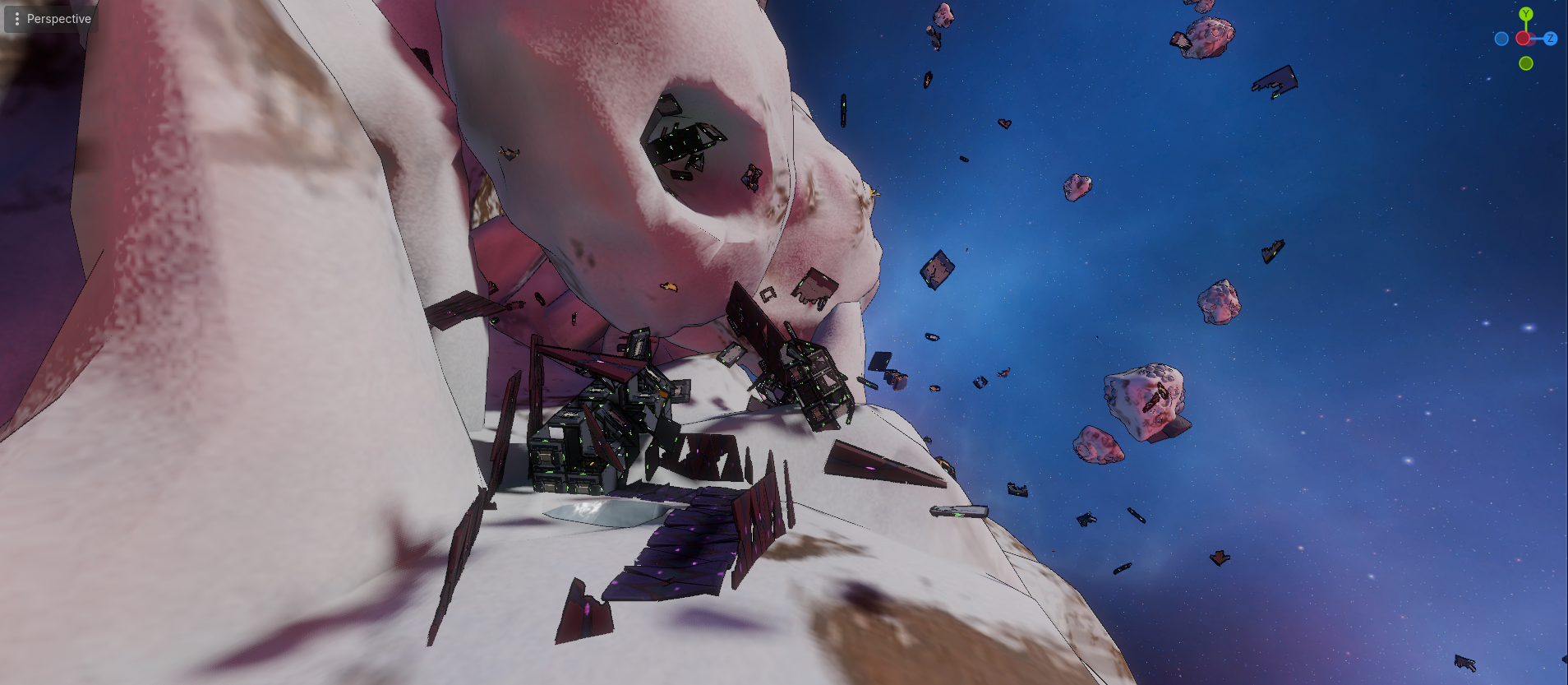The height and width of the screenshot is (685, 1568).
Task: Click the unlabeled dark green axis circle
Action: (x=1526, y=63)
